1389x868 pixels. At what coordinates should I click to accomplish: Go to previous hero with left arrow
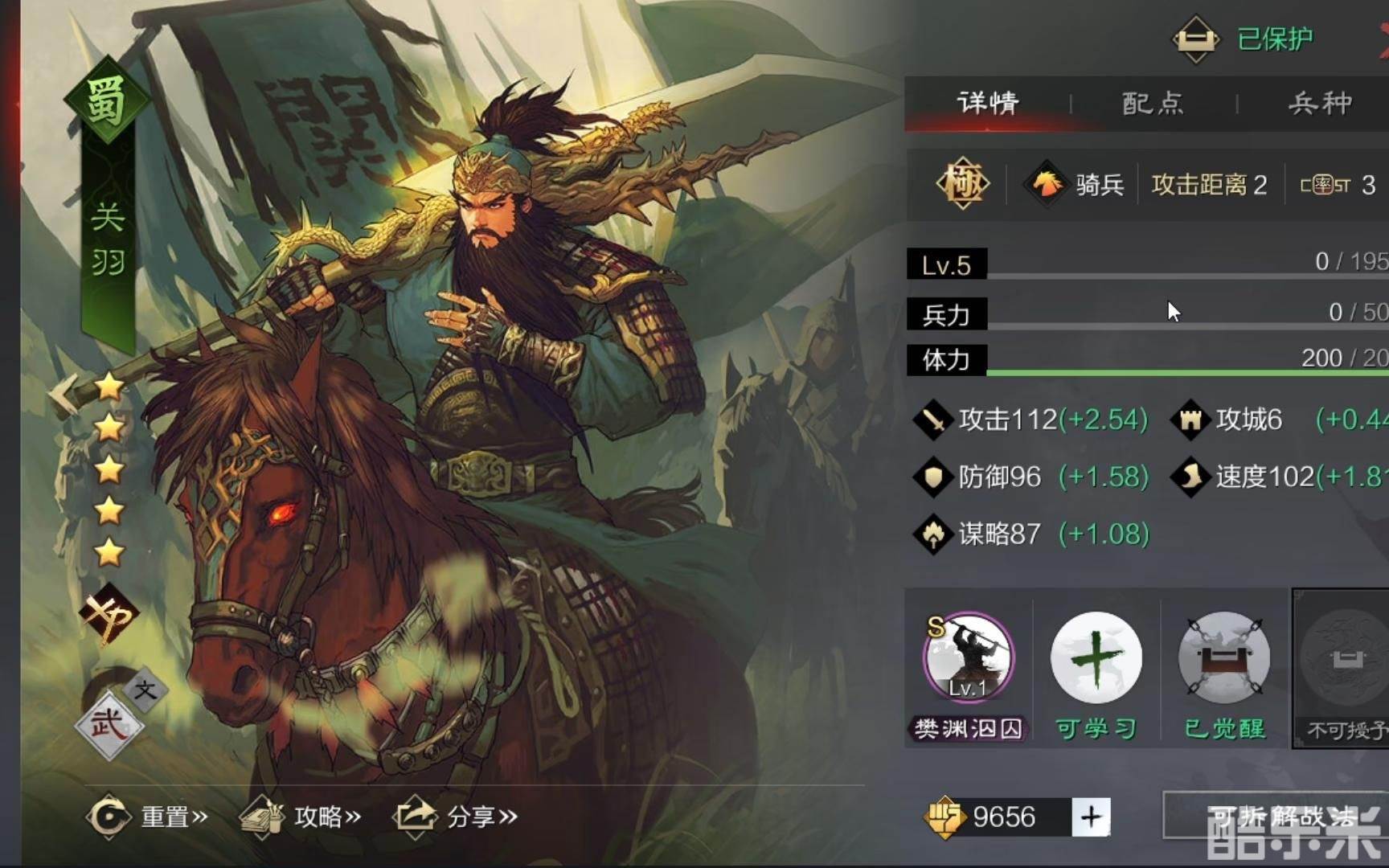63,394
